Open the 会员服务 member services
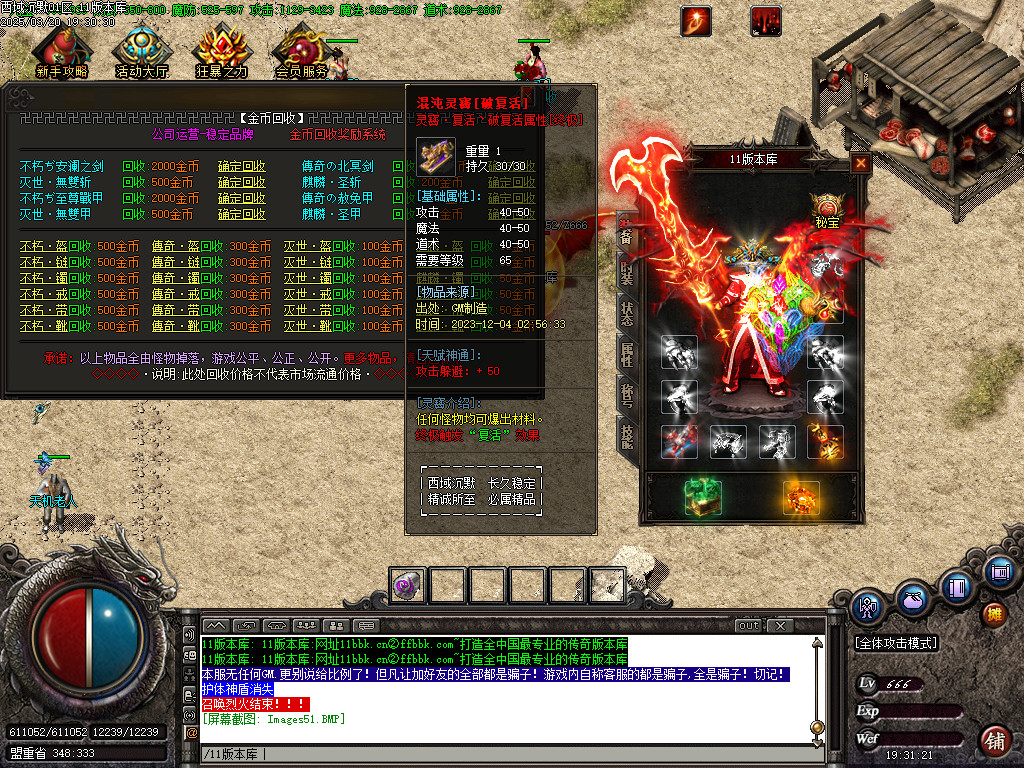Screen dimensions: 1024x768 point(301,52)
